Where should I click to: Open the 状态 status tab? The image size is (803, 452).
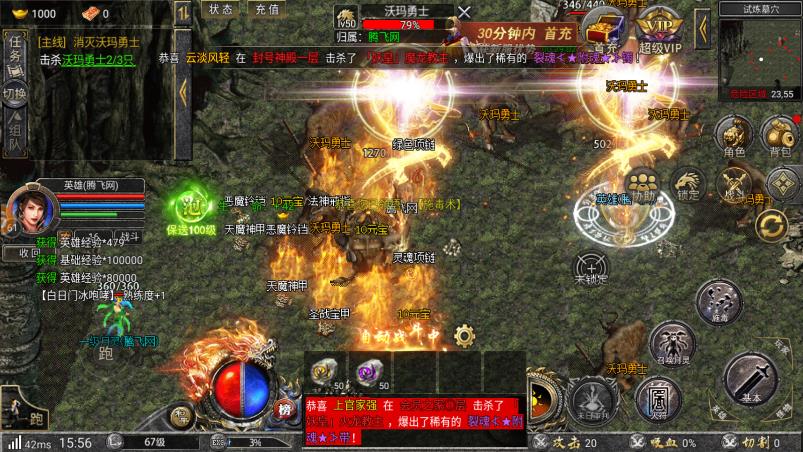[x=222, y=9]
